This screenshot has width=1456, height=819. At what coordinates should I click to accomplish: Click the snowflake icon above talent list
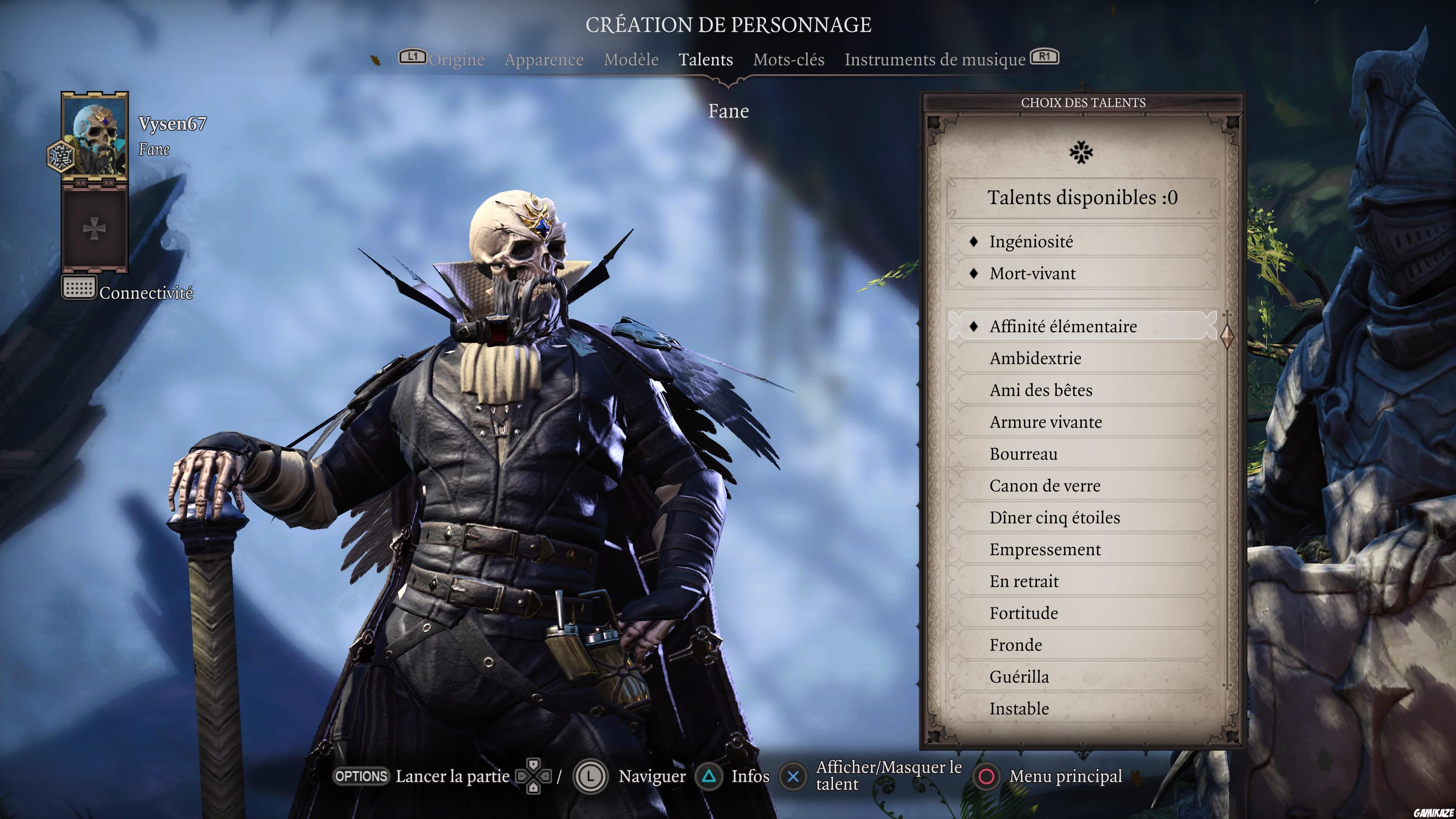(1083, 153)
